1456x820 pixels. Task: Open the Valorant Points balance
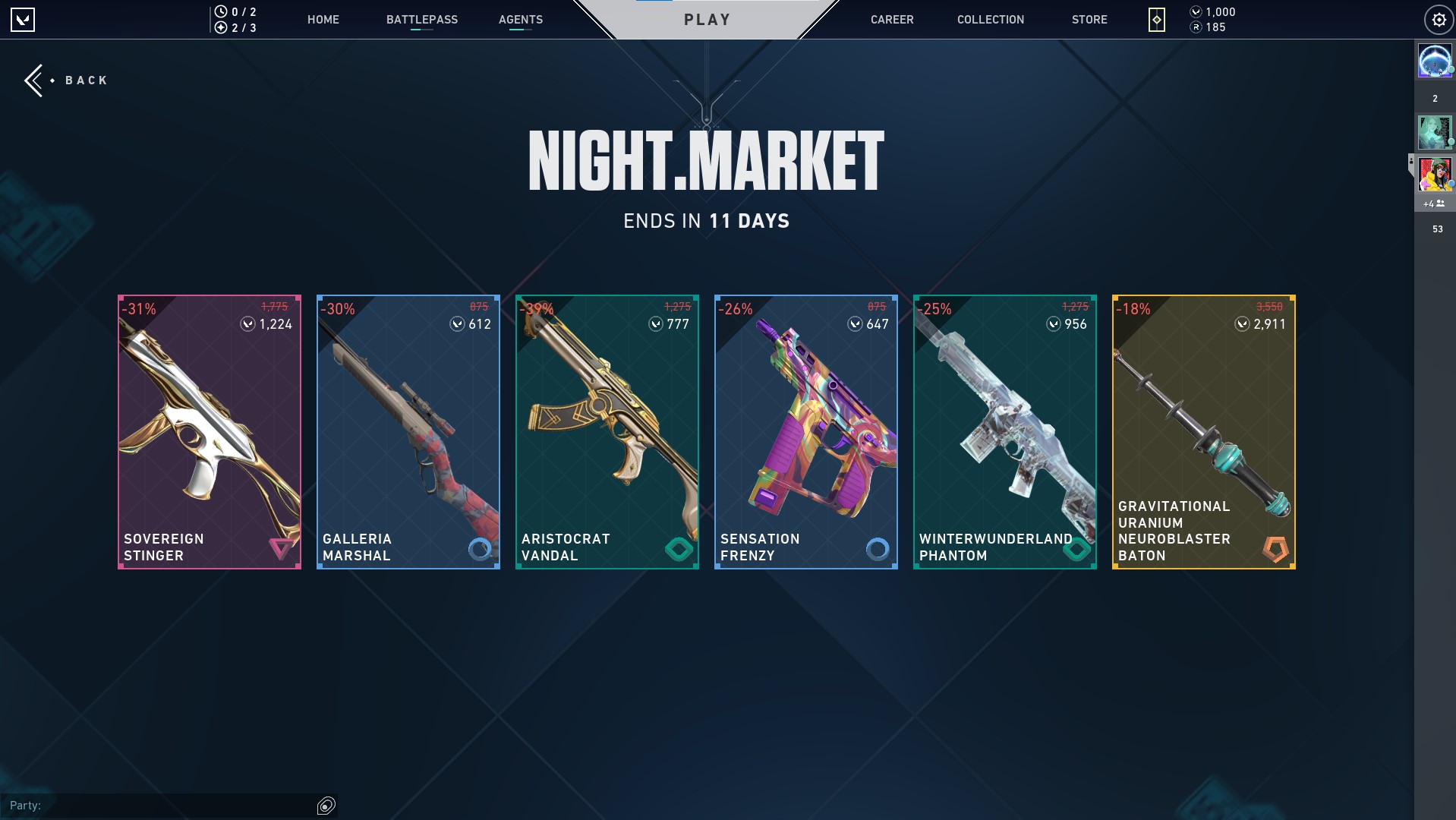click(x=1213, y=12)
